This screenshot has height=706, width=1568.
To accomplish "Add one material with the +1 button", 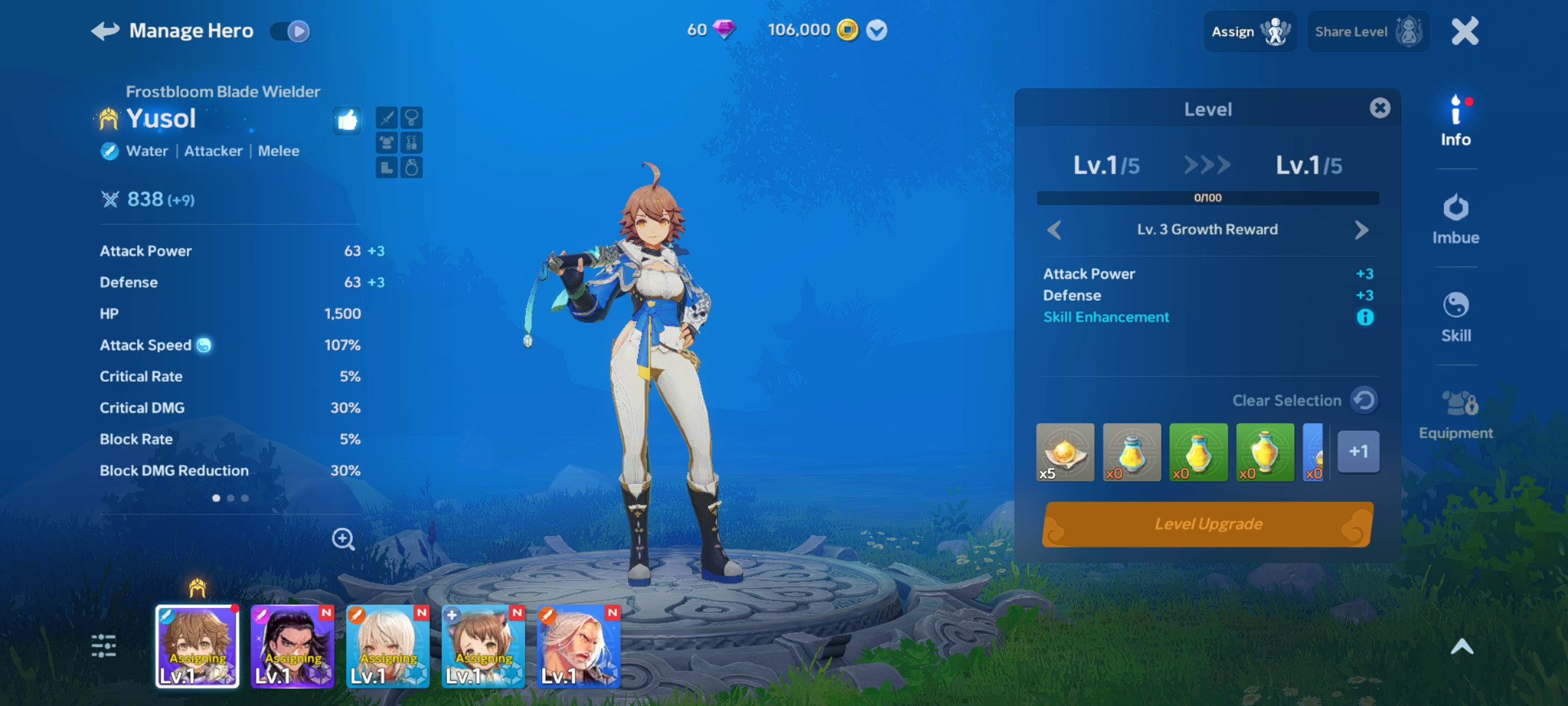I will pyautogui.click(x=1358, y=451).
